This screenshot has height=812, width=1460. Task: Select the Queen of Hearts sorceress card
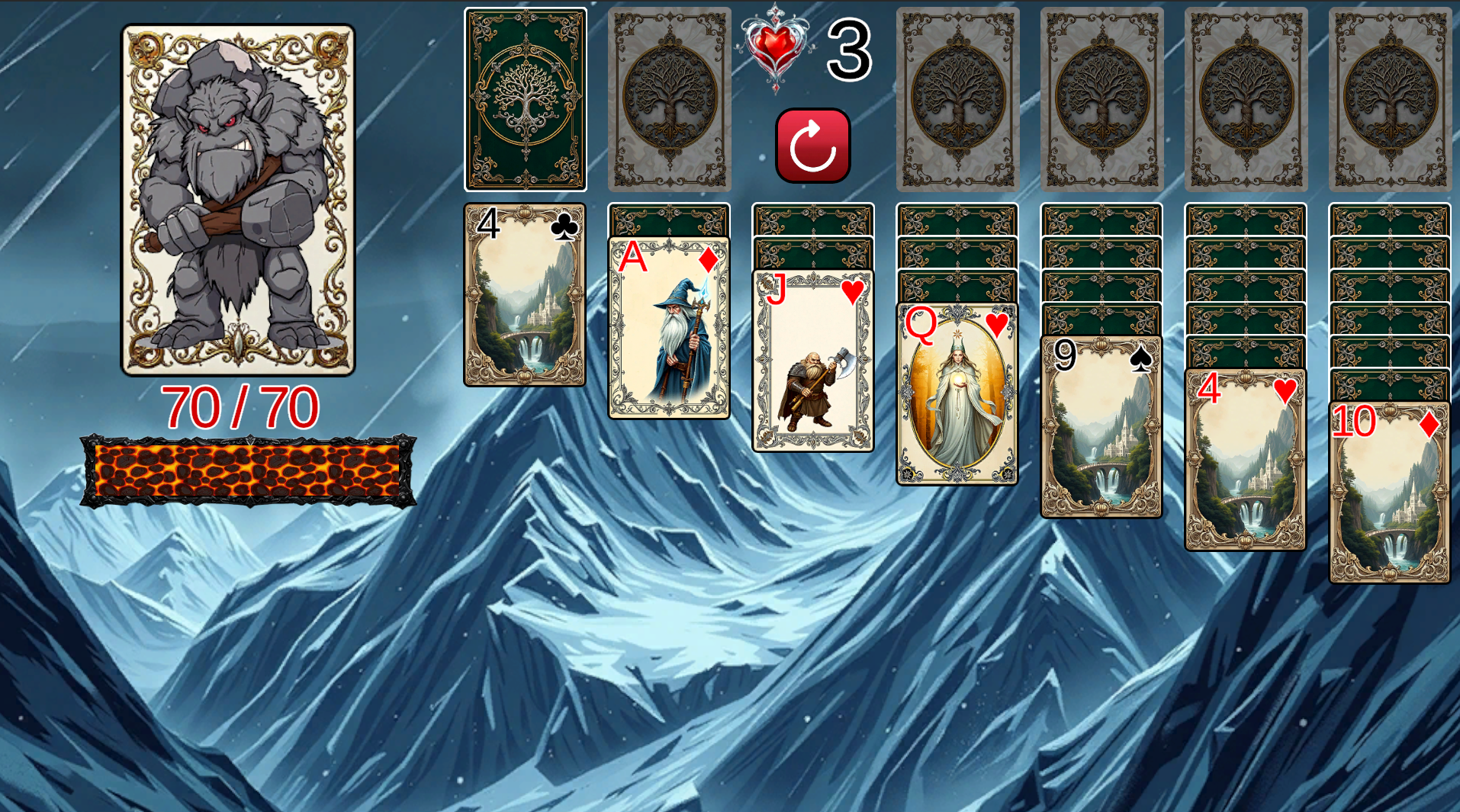(956, 393)
